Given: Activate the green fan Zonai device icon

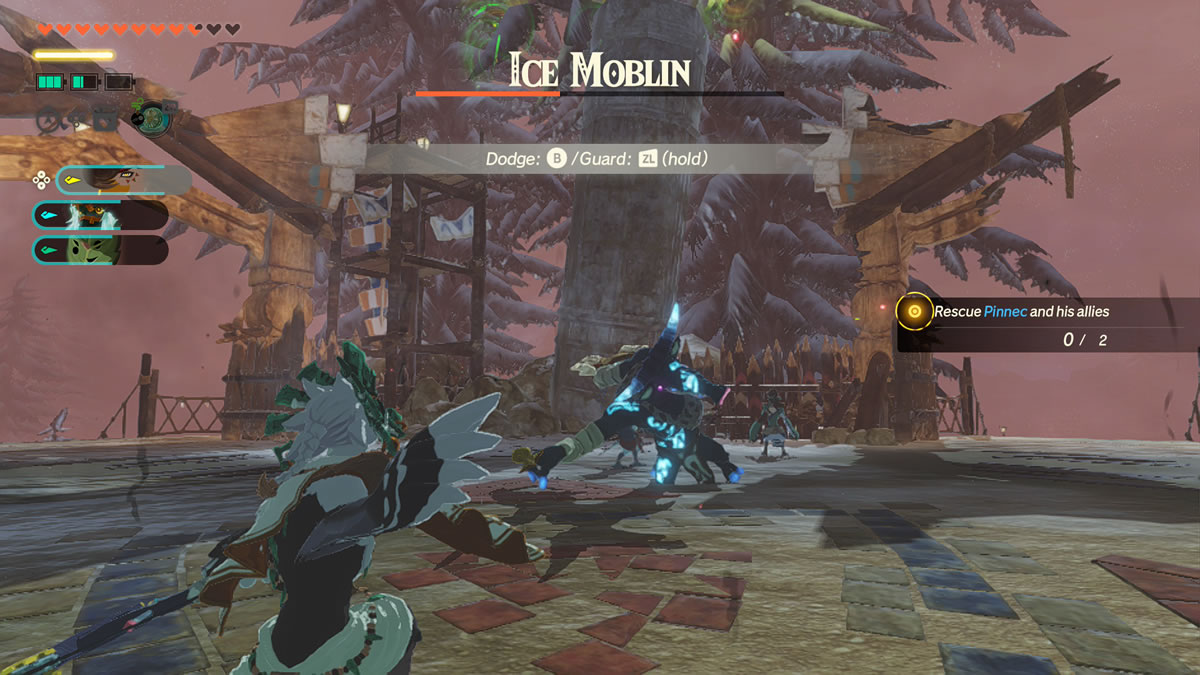Looking at the screenshot, I should [153, 117].
